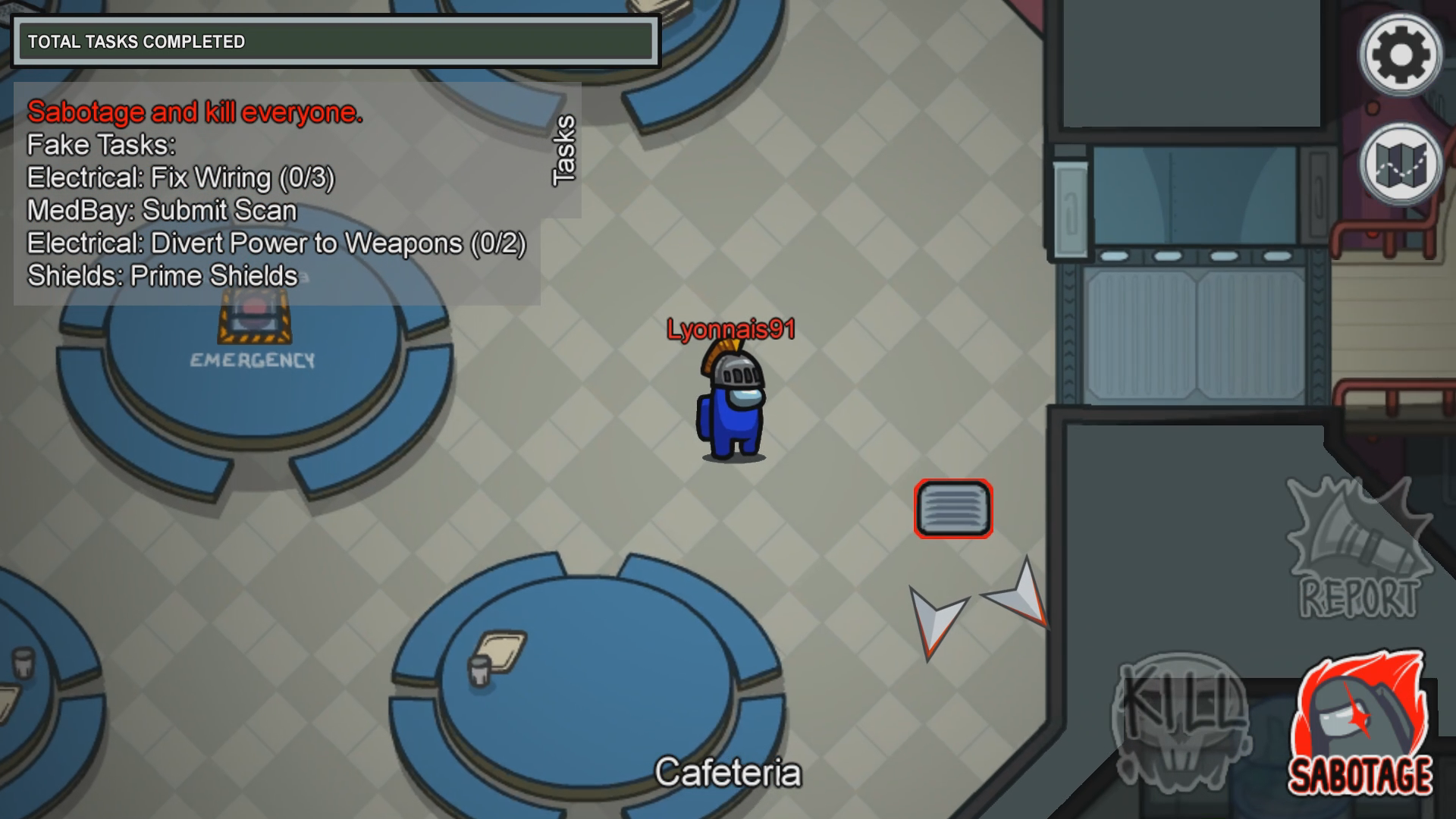Open the ship map

(x=1400, y=164)
